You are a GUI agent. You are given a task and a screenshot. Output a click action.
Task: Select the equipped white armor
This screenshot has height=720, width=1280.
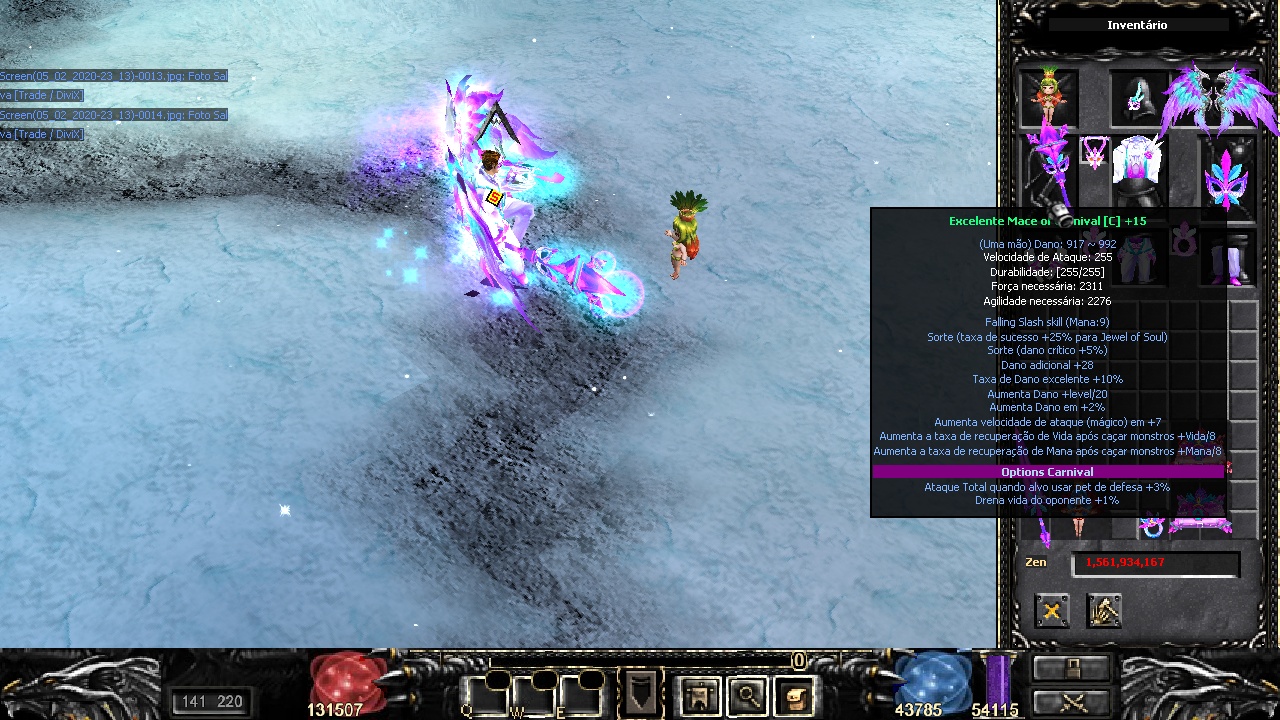(1138, 170)
